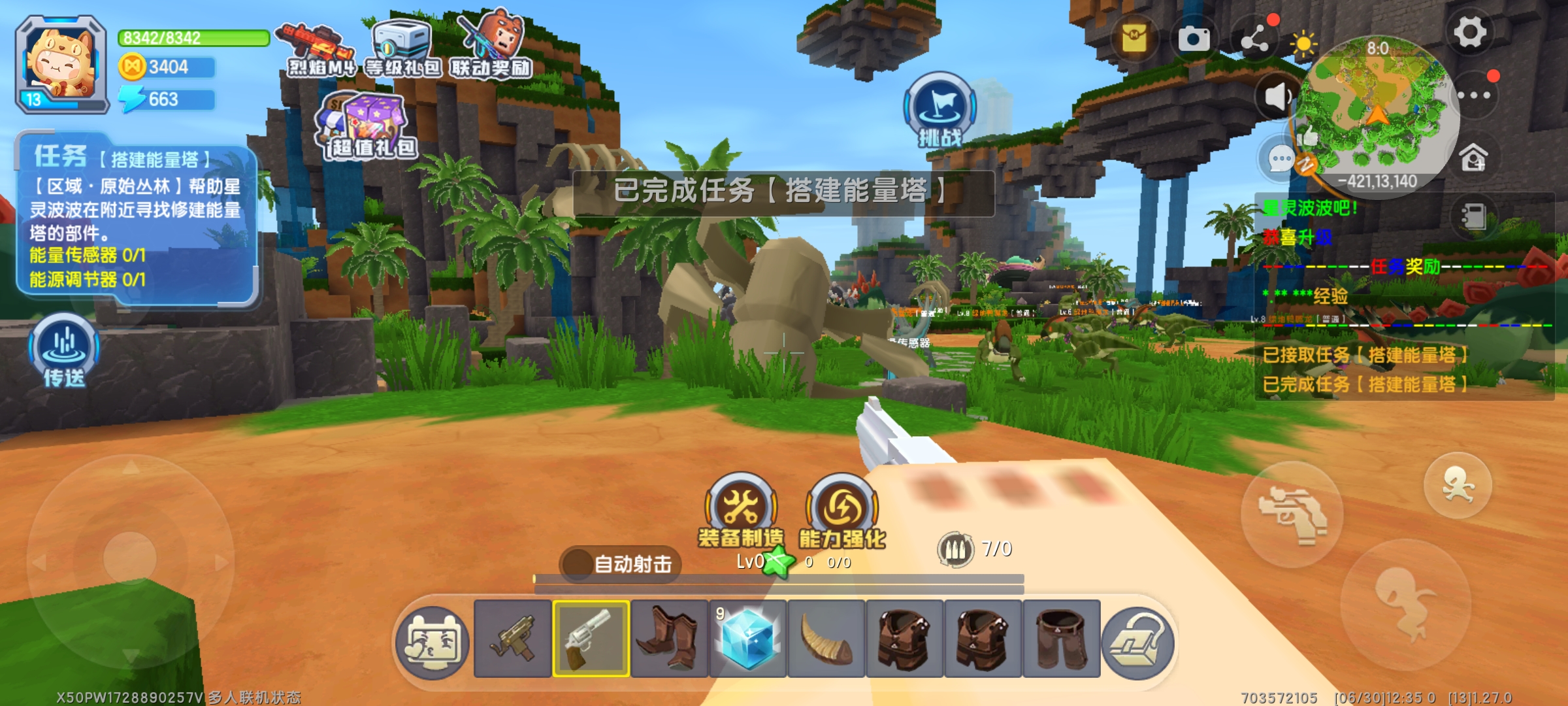Open the yellow mail envelope
This screenshot has width=1568, height=706.
click(1134, 38)
